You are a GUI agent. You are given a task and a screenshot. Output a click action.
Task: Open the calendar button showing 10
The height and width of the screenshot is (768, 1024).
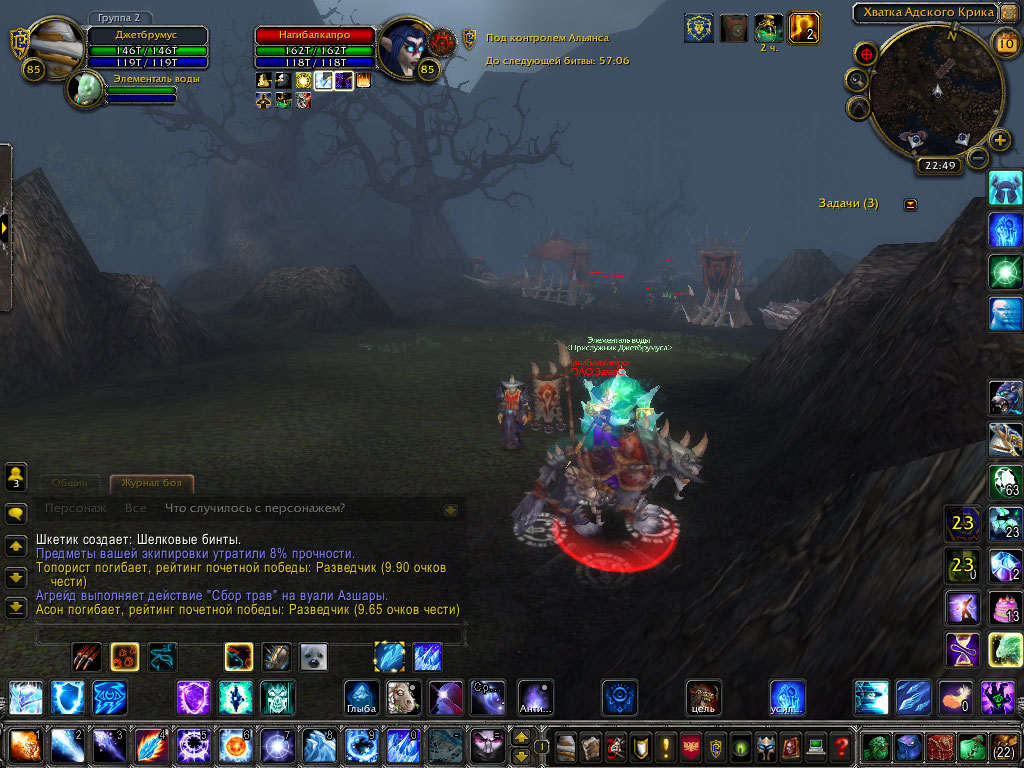coord(1006,41)
